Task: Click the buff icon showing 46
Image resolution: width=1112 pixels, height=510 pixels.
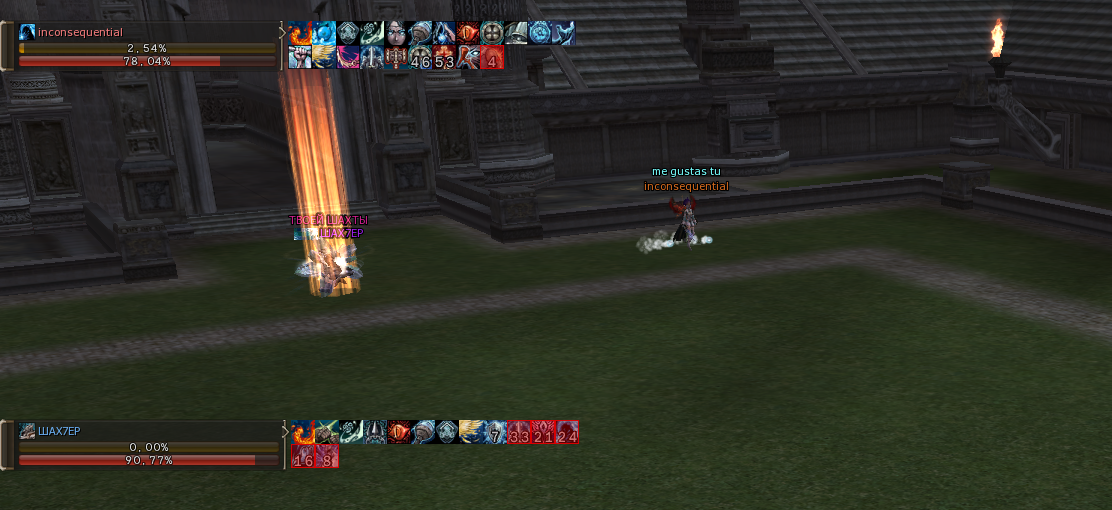Action: coord(420,57)
